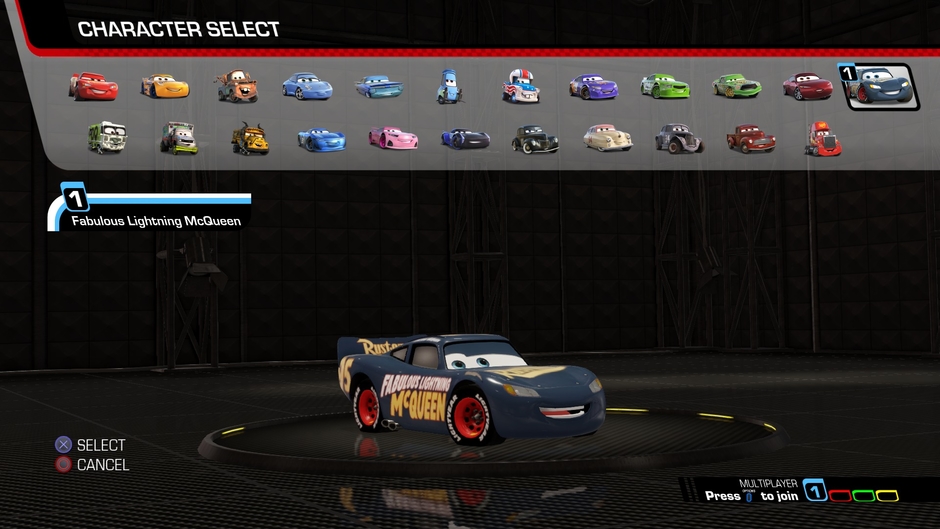Choose Miss Fritter the school bus
Image resolution: width=940 pixels, height=529 pixels.
click(250, 139)
